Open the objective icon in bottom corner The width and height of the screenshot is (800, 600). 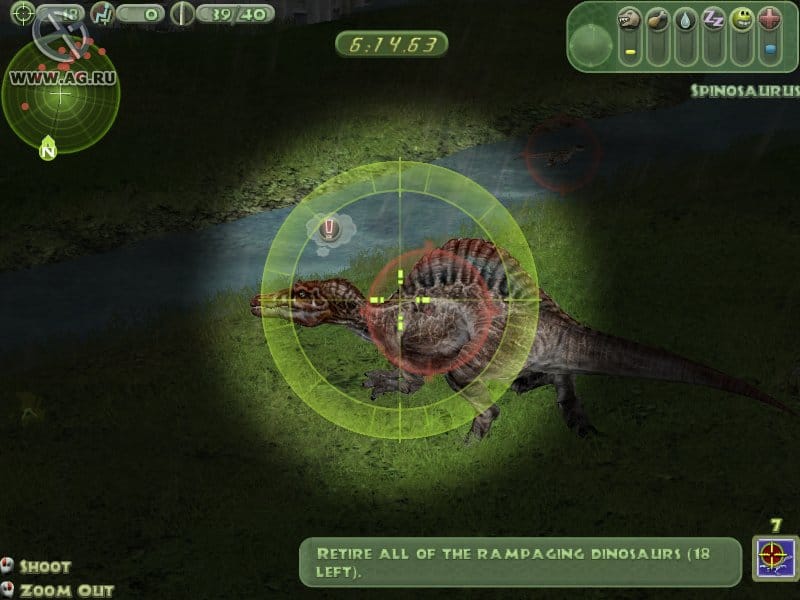pos(775,559)
